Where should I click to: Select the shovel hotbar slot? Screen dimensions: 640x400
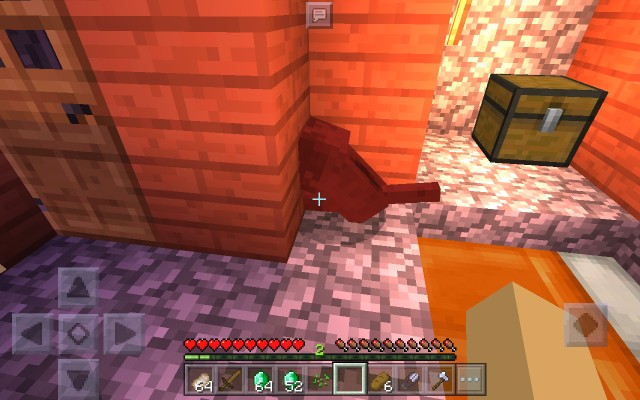pos(410,379)
